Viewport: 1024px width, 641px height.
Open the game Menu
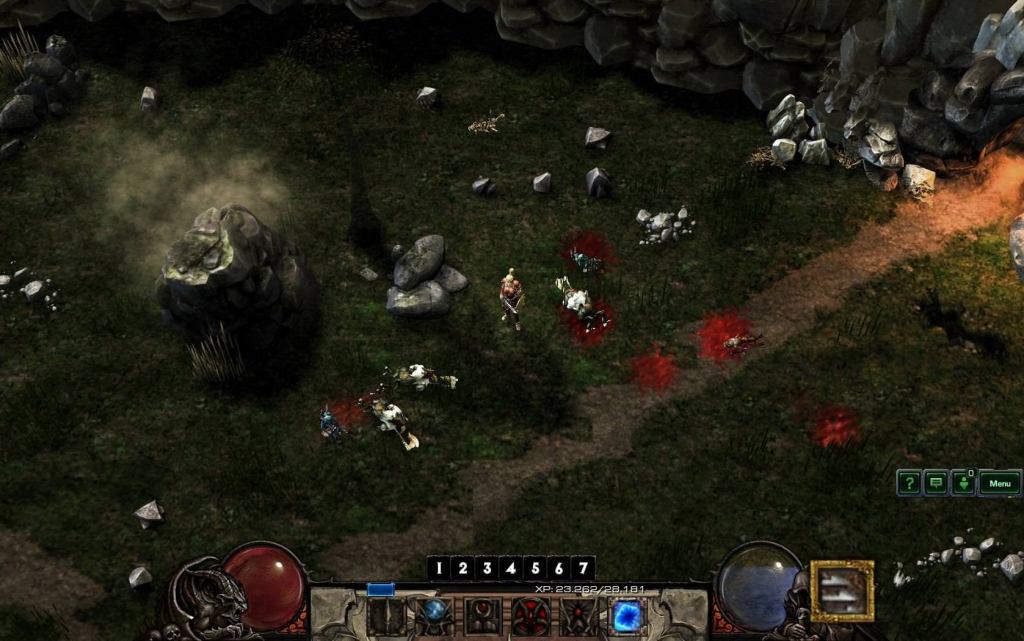[x=999, y=483]
